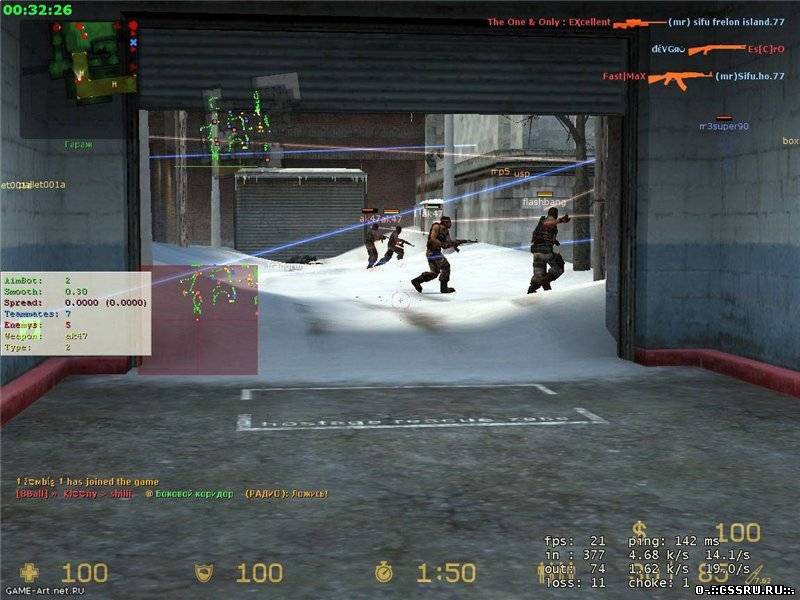
Task: Click the dollar sign money icon
Action: [x=640, y=531]
